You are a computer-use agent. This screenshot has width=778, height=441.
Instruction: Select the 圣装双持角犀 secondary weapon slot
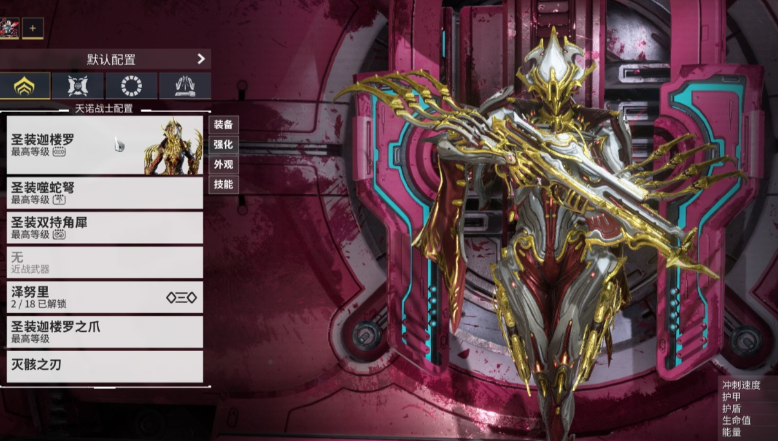(105, 227)
